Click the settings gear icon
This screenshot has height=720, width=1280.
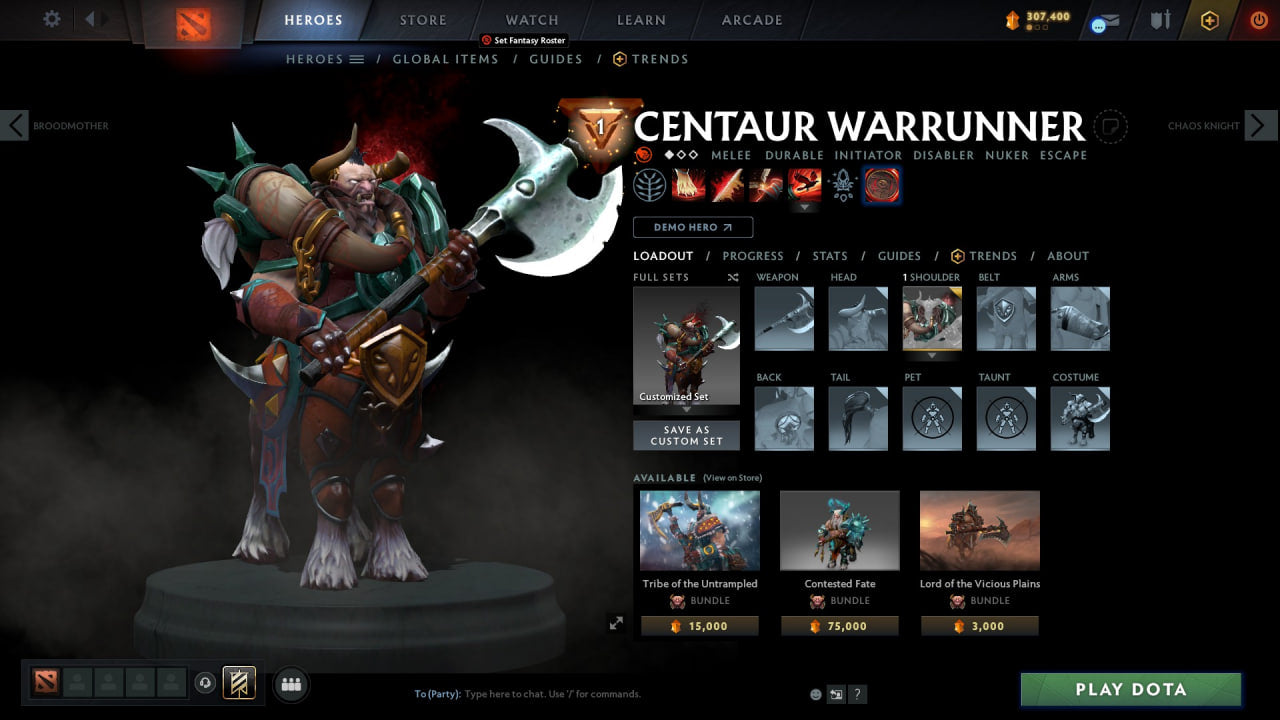coord(52,19)
